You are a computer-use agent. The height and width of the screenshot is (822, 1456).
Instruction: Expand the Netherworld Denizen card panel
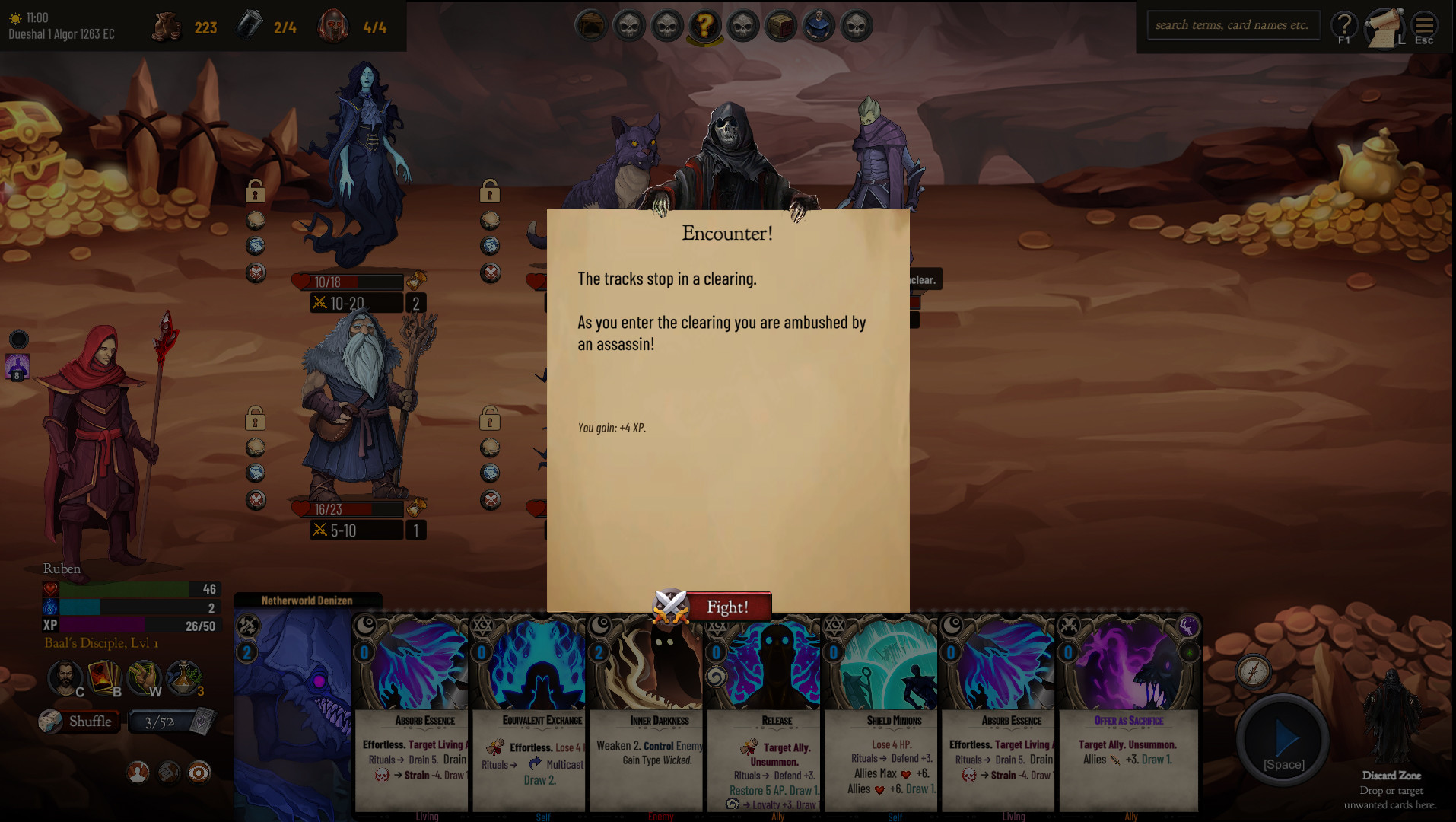pyautogui.click(x=307, y=600)
